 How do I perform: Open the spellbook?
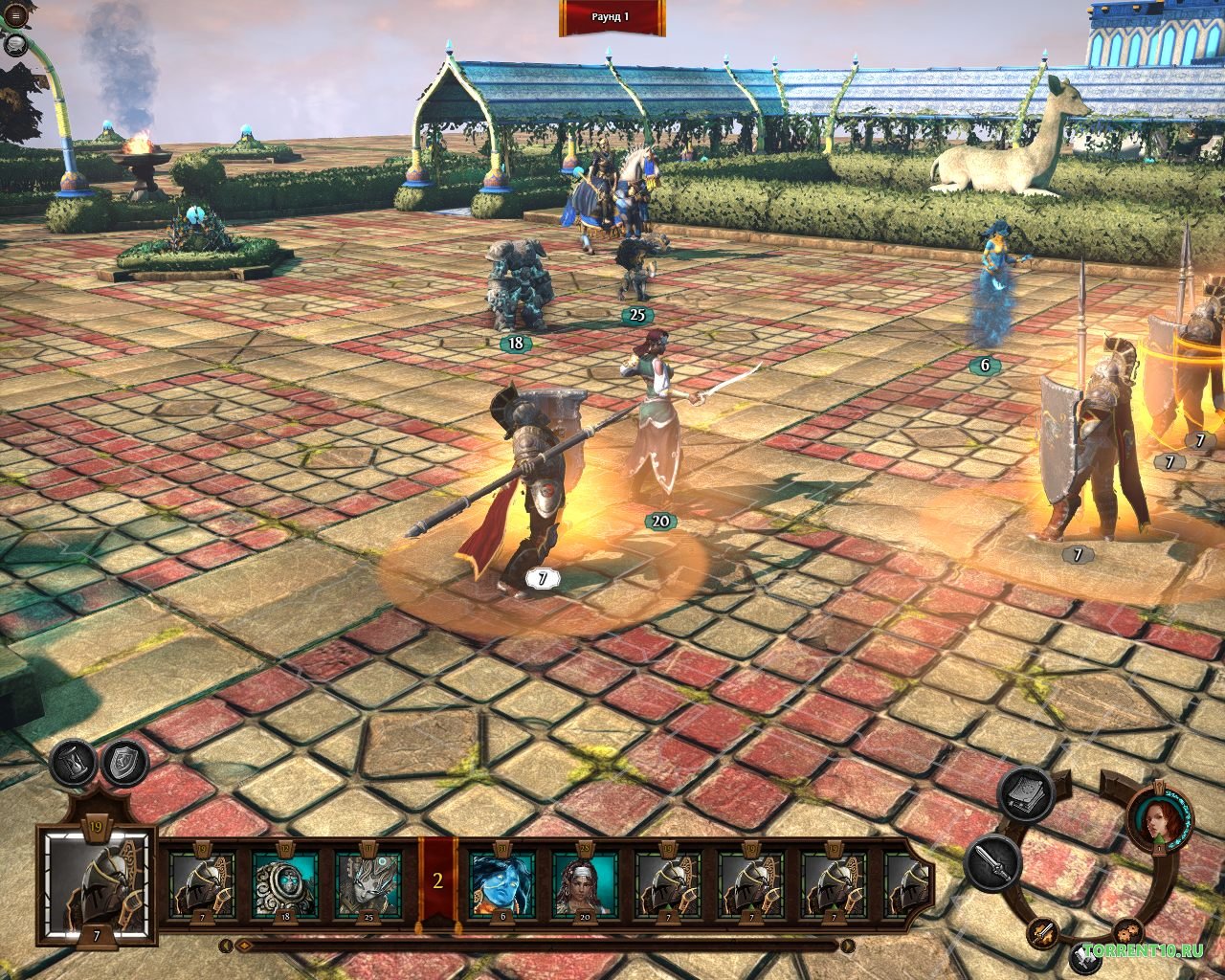click(1026, 794)
